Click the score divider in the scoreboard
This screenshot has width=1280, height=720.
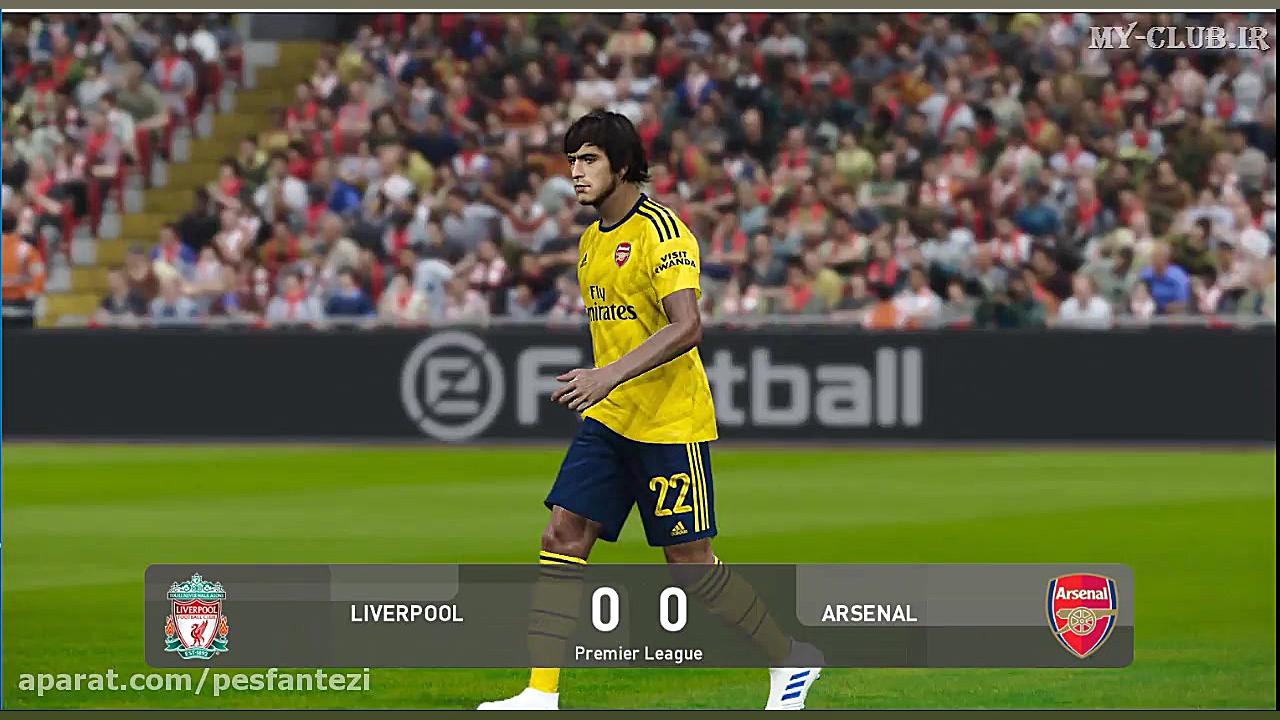640,612
